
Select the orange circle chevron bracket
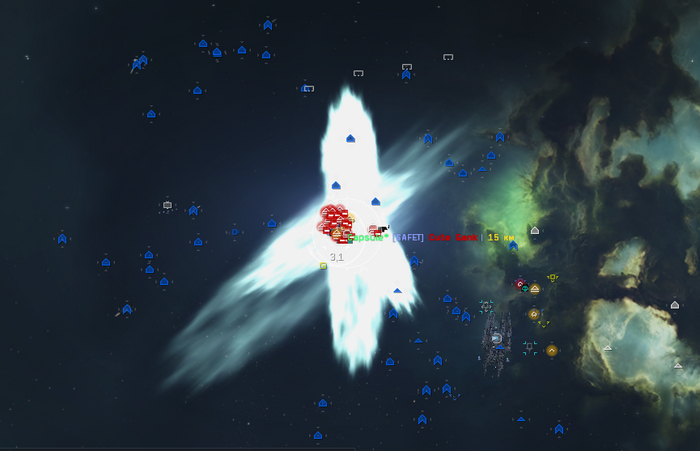[551, 350]
